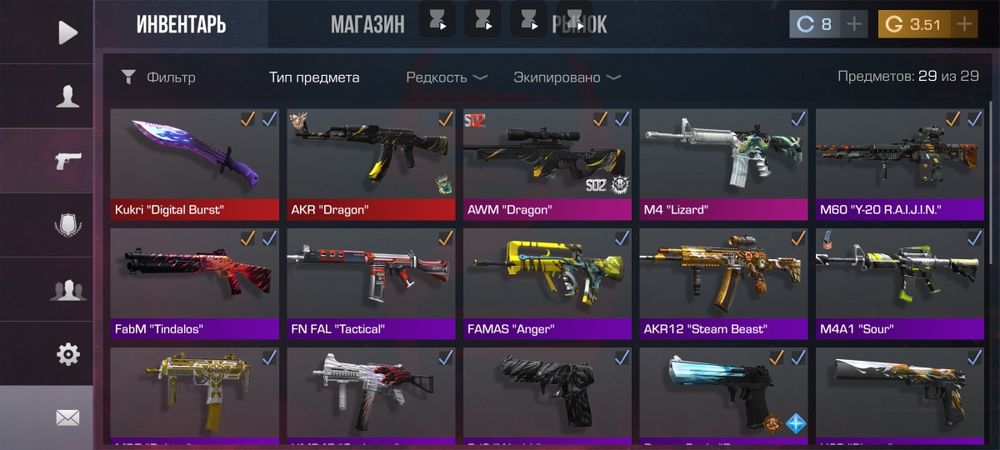Add silver currency with the plus button
Screen dimensions: 1000x450
coord(855,25)
